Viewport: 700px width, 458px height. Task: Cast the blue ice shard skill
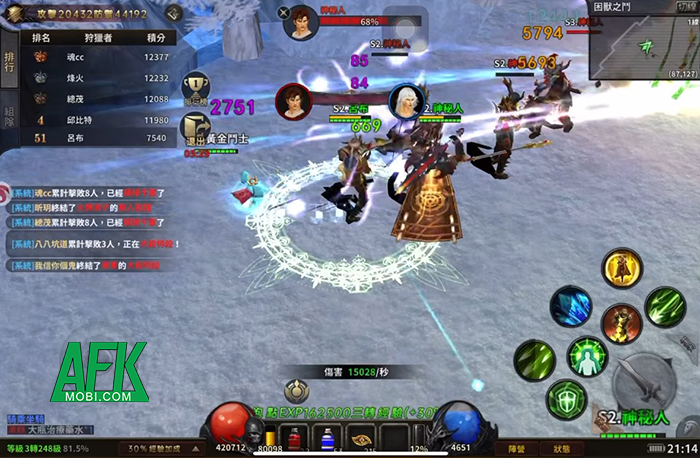pos(571,305)
